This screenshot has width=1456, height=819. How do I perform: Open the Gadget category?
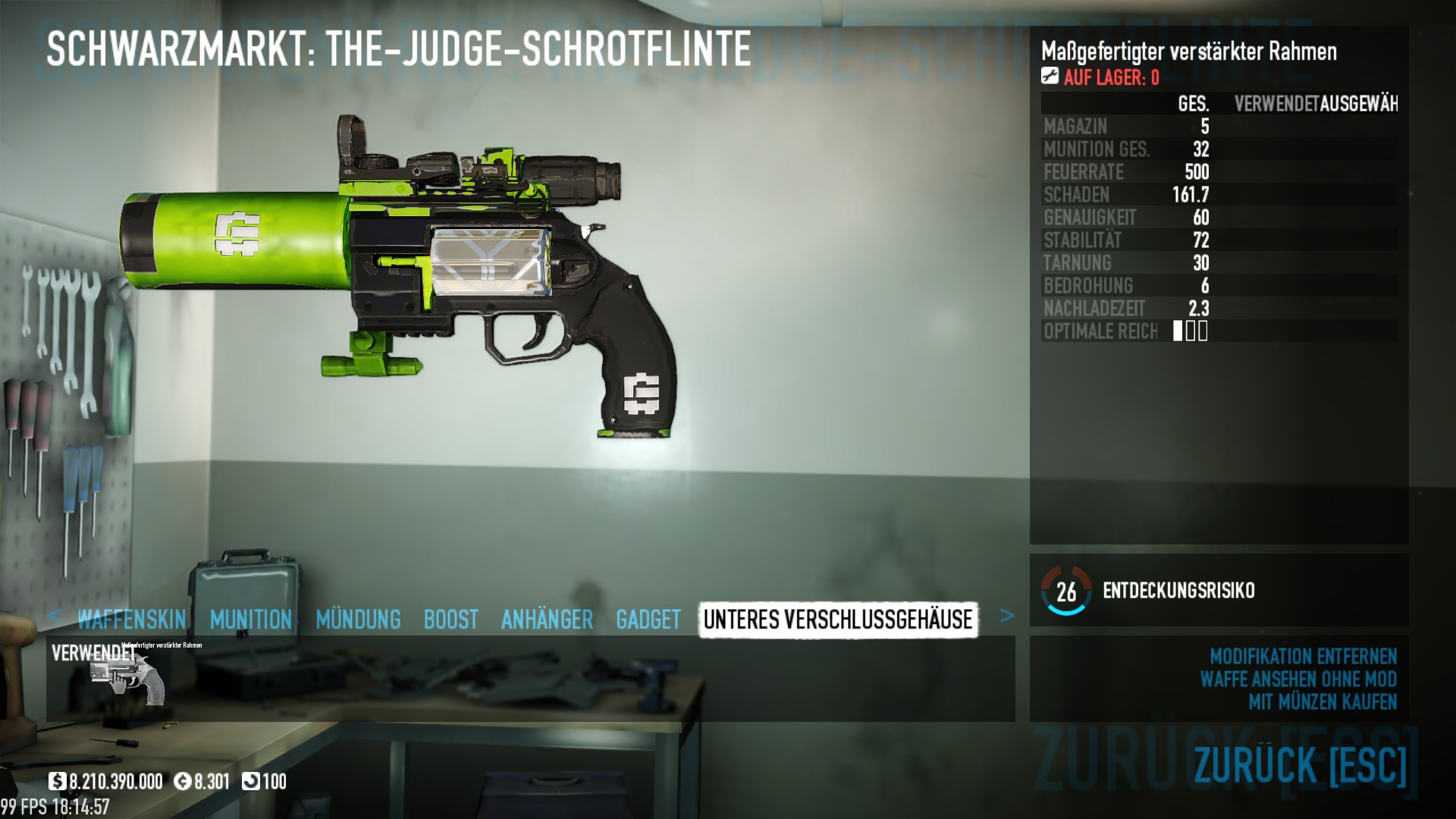(x=648, y=620)
